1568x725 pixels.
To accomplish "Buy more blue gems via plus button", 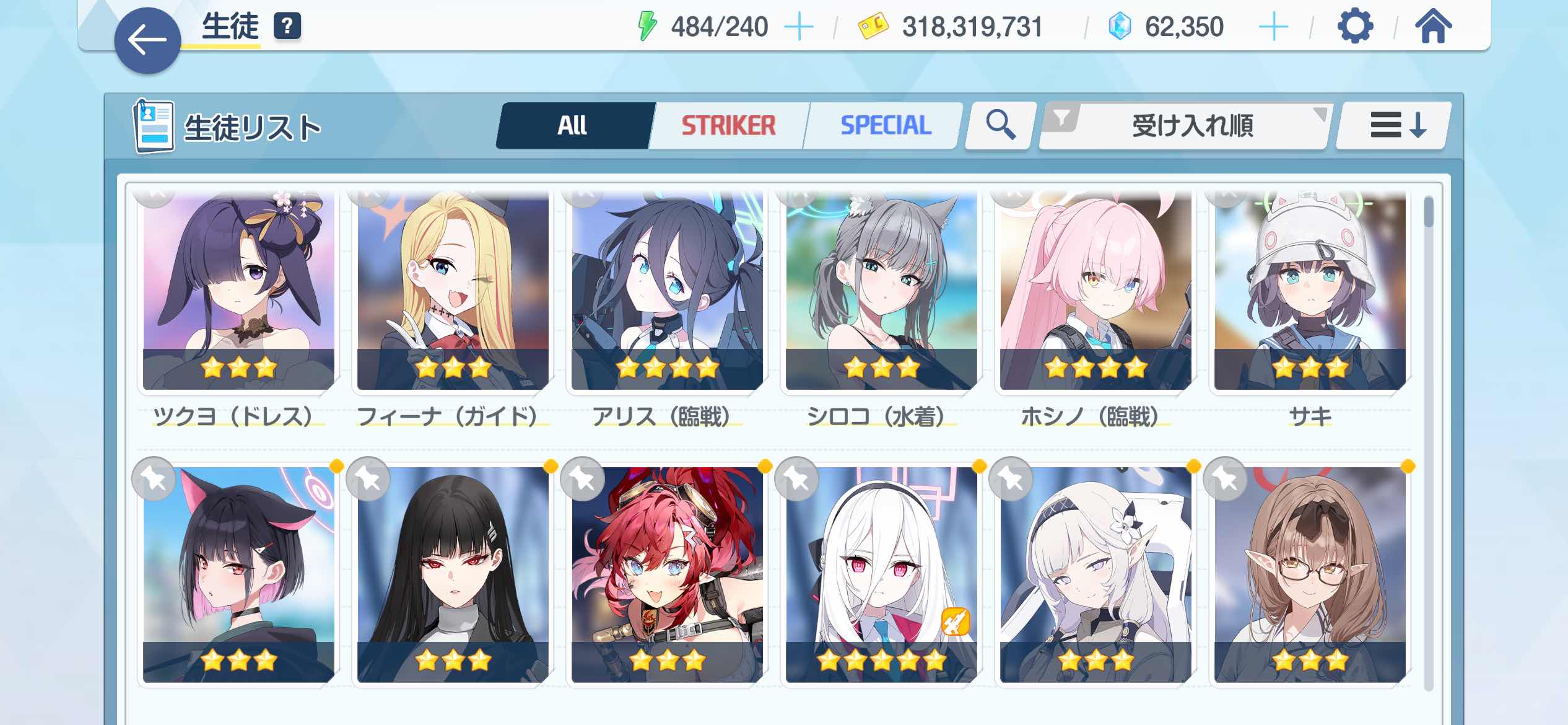I will 1273,27.
